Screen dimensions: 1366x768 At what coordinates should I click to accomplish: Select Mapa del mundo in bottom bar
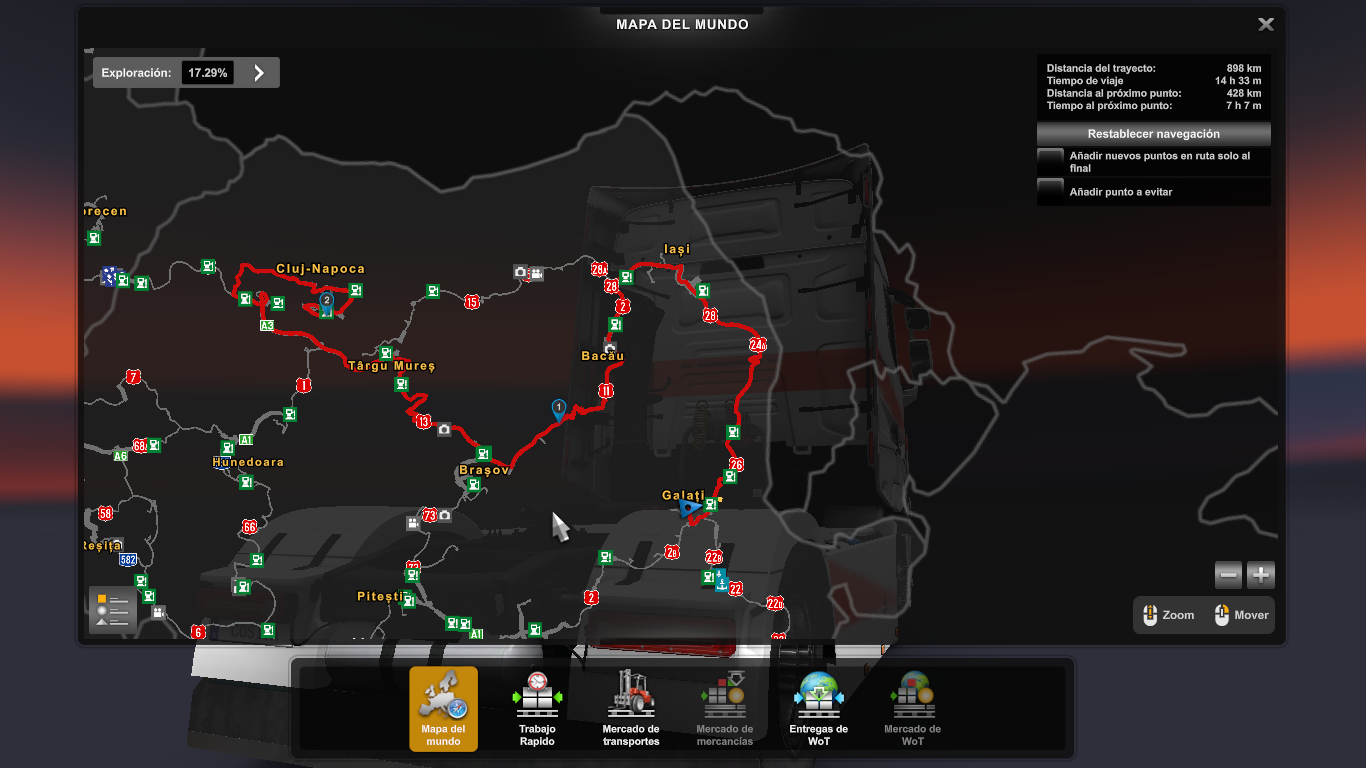pos(443,708)
